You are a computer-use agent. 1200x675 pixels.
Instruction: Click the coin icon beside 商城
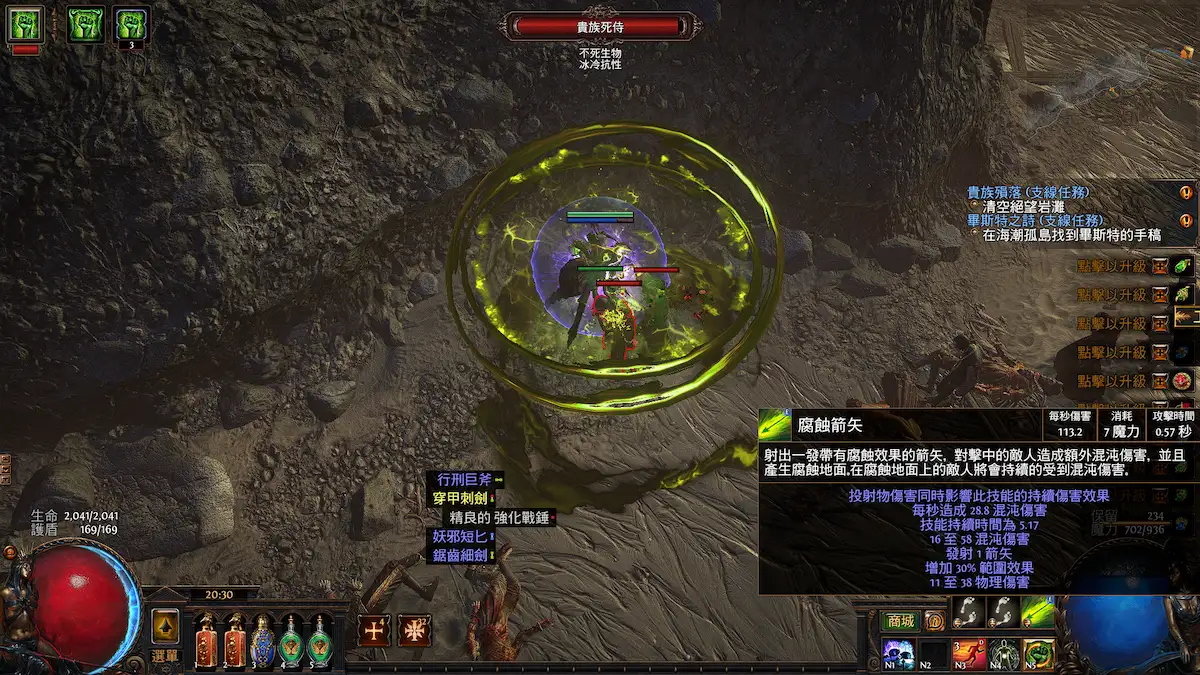click(x=934, y=621)
